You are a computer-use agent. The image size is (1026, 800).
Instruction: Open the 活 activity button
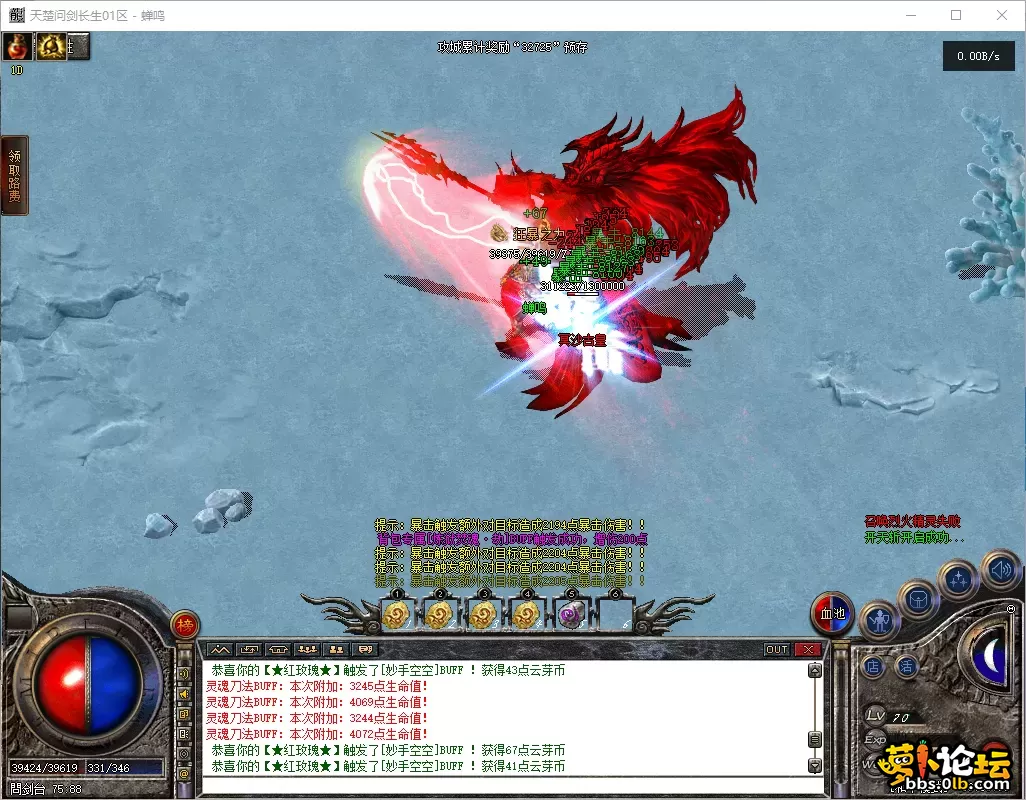[906, 665]
